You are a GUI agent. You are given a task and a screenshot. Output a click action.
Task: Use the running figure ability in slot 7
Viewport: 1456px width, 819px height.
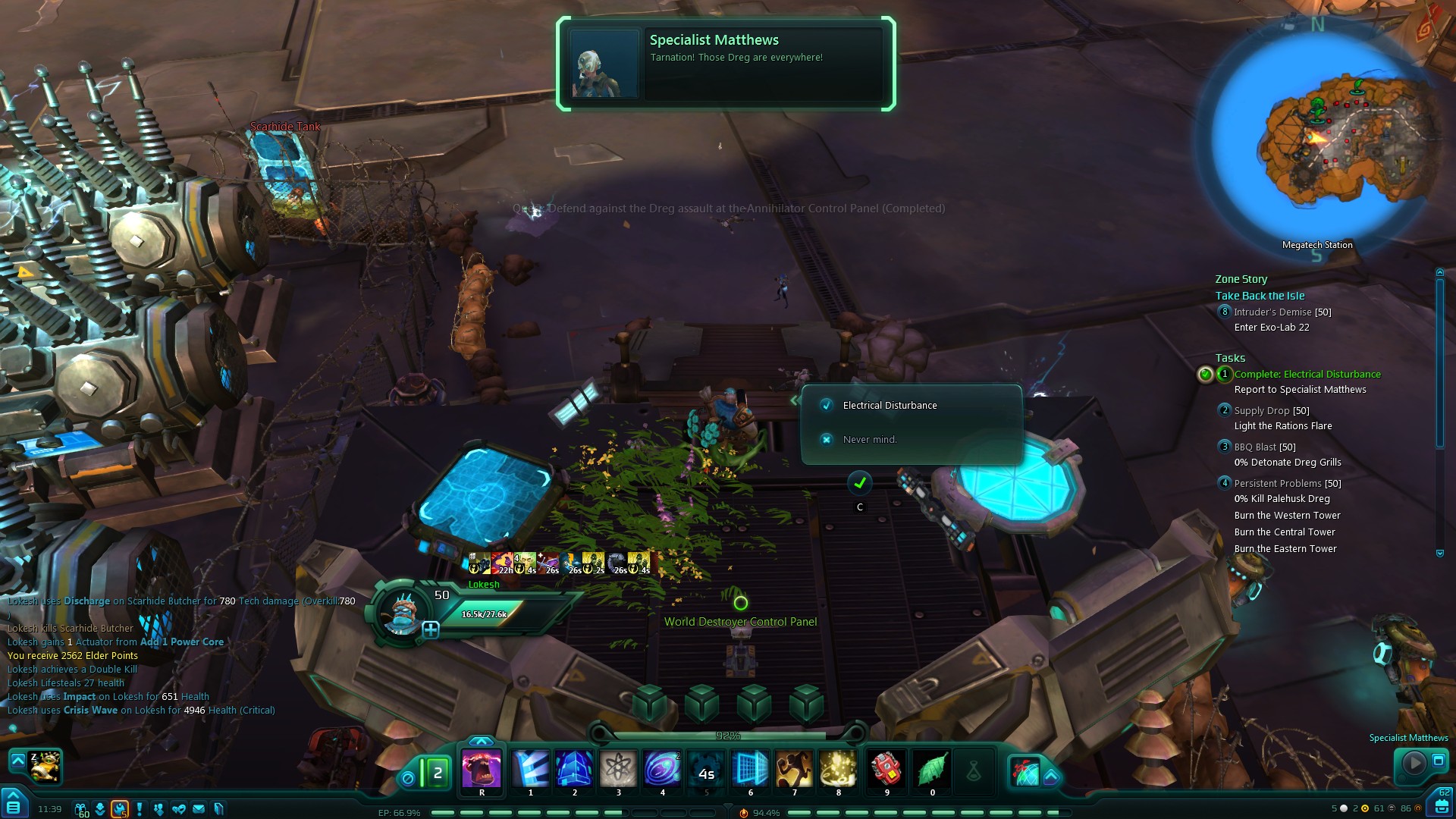[794, 770]
